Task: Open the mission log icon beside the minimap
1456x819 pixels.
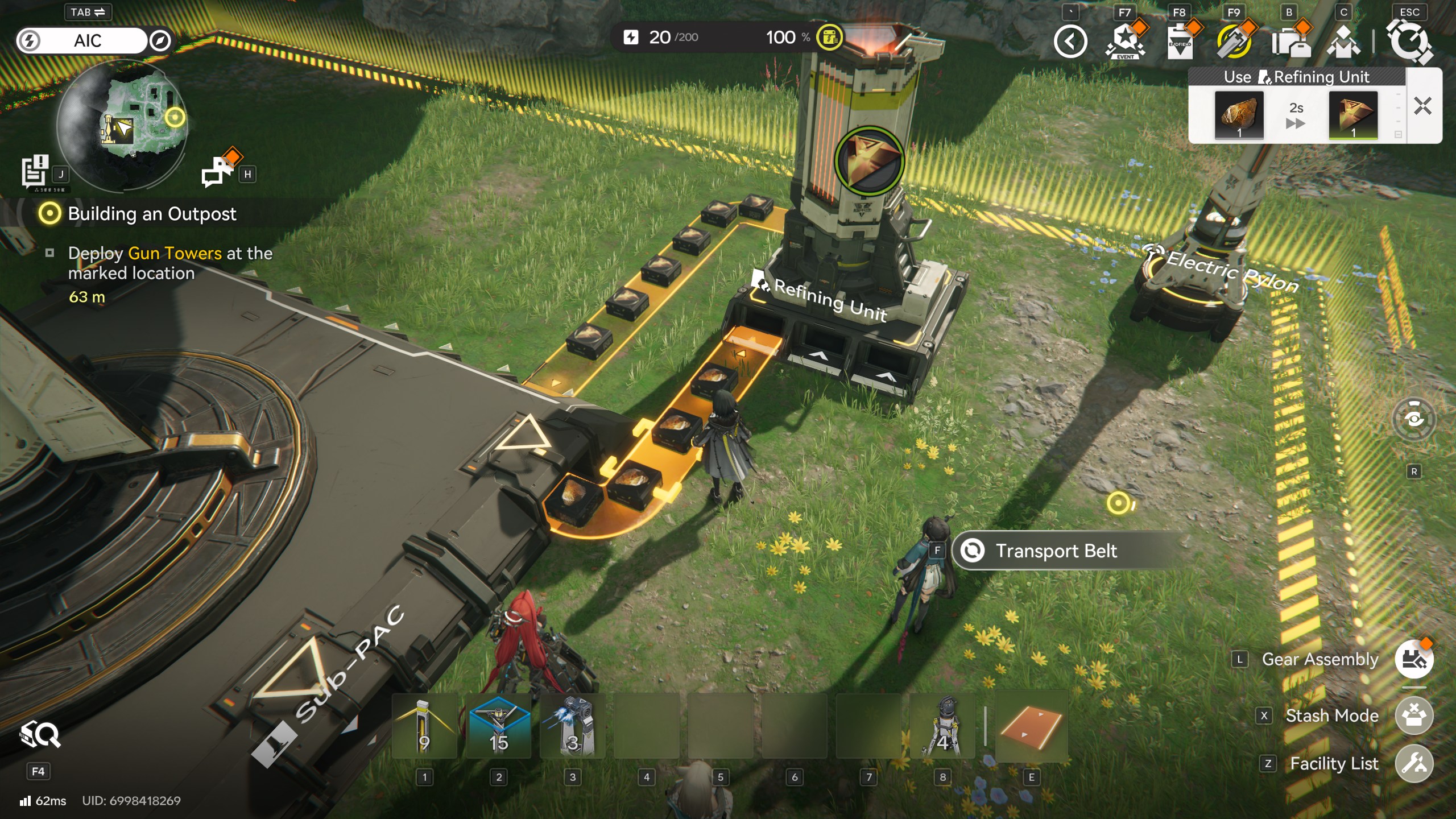Action: 35,171
